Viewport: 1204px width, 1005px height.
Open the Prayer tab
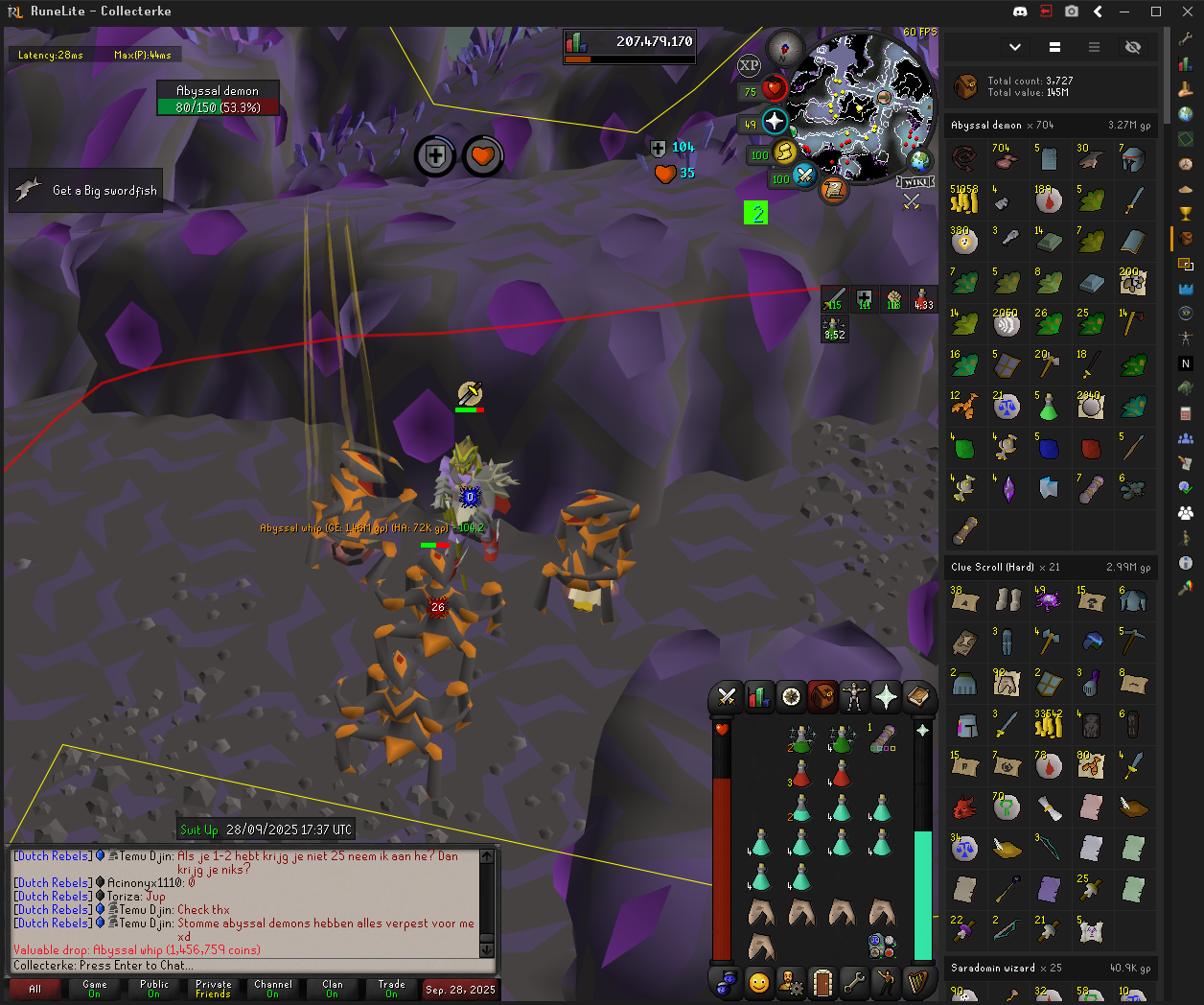[x=886, y=697]
